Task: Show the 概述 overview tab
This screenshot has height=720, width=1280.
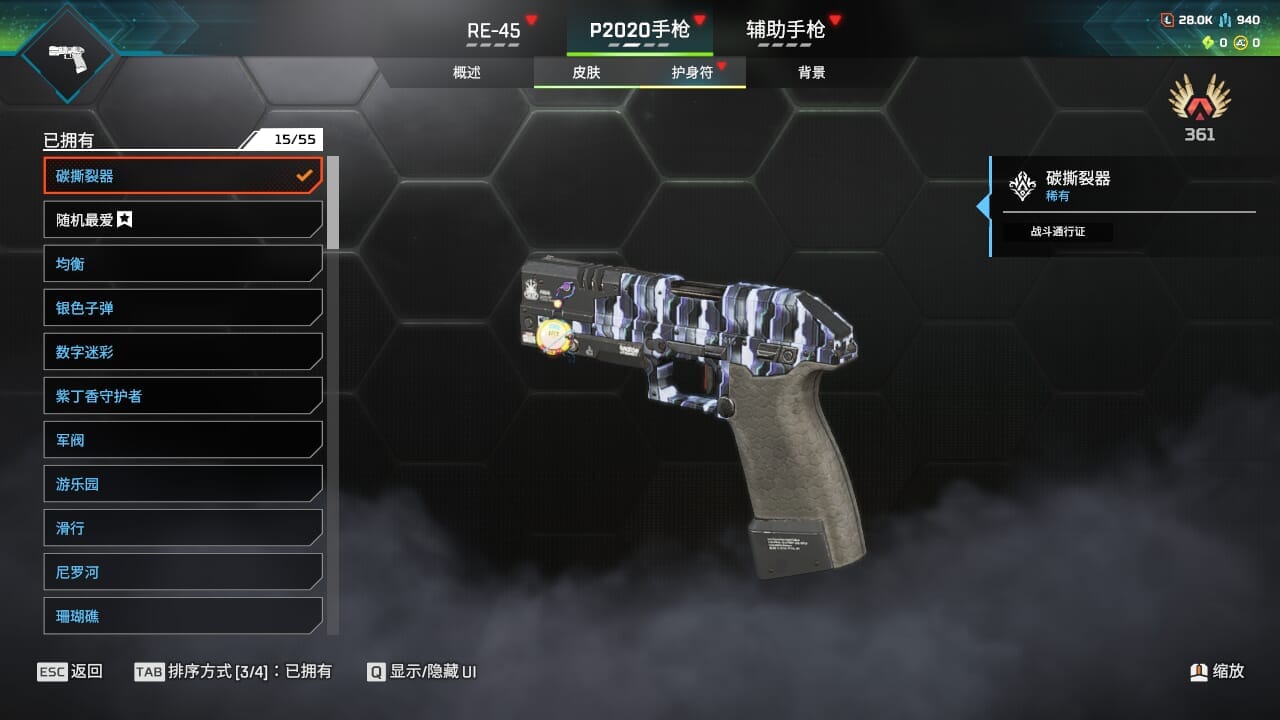Action: (x=467, y=72)
